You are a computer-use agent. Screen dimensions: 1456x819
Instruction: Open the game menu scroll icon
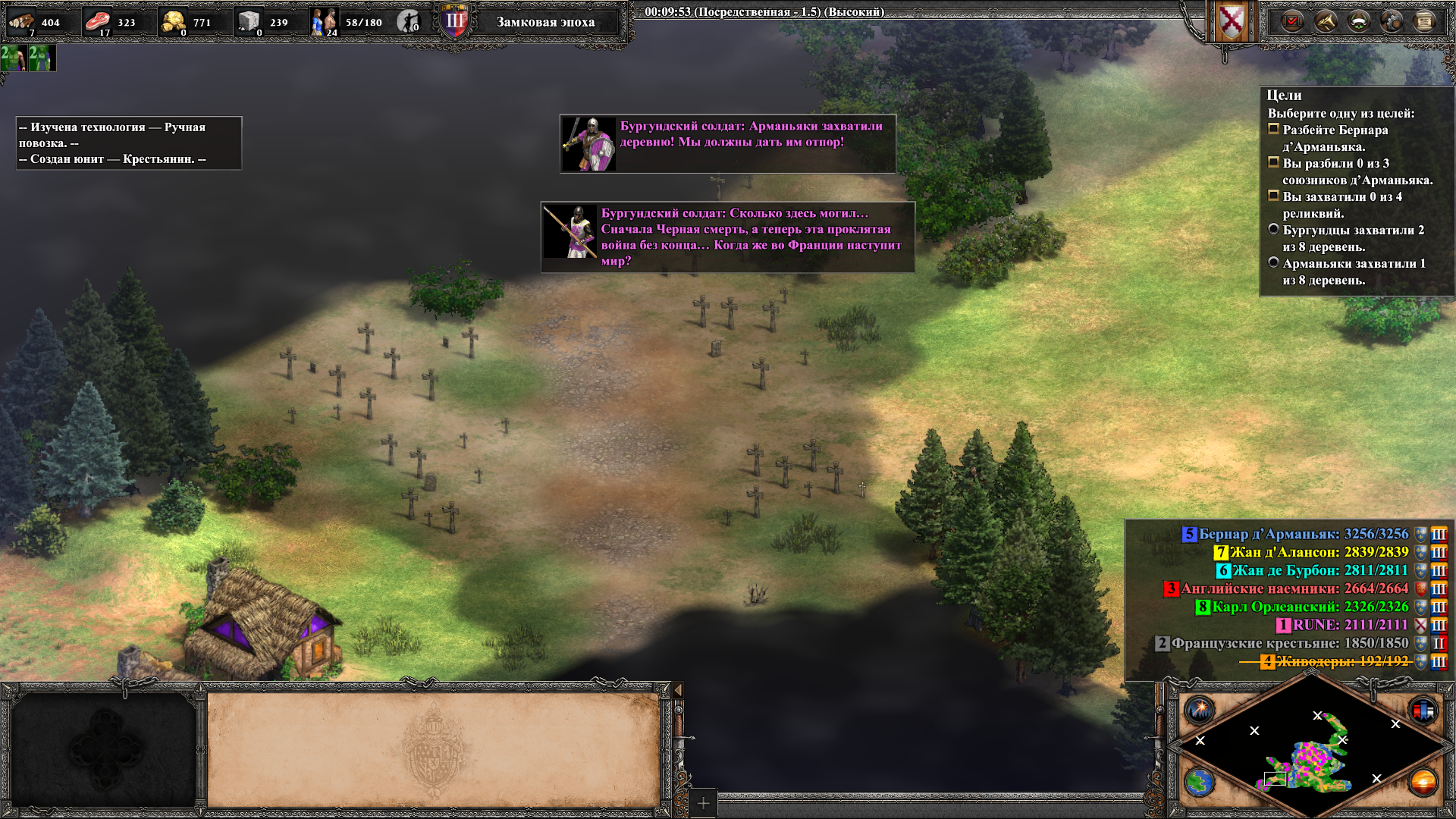pos(1424,22)
